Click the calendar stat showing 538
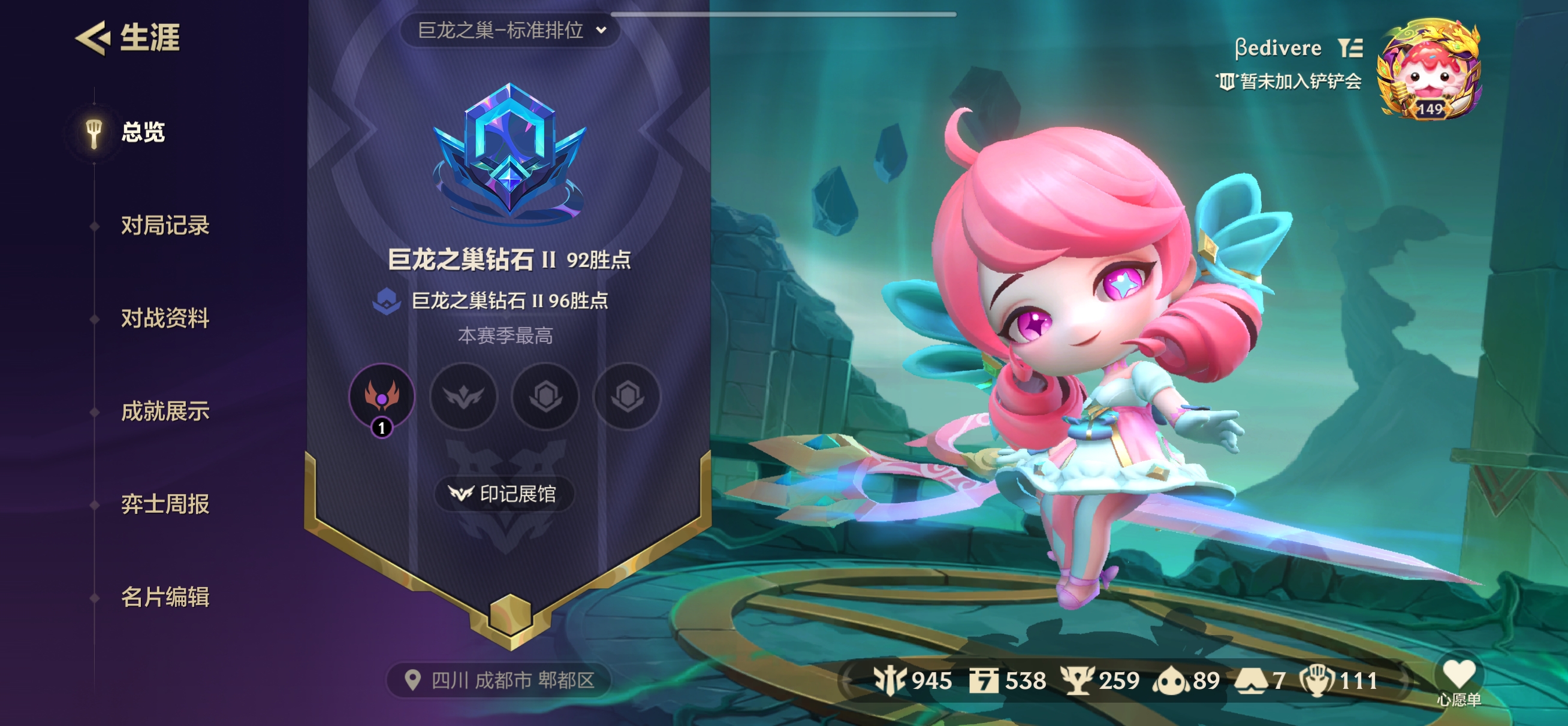Viewport: 1568px width, 726px height. click(x=1008, y=680)
